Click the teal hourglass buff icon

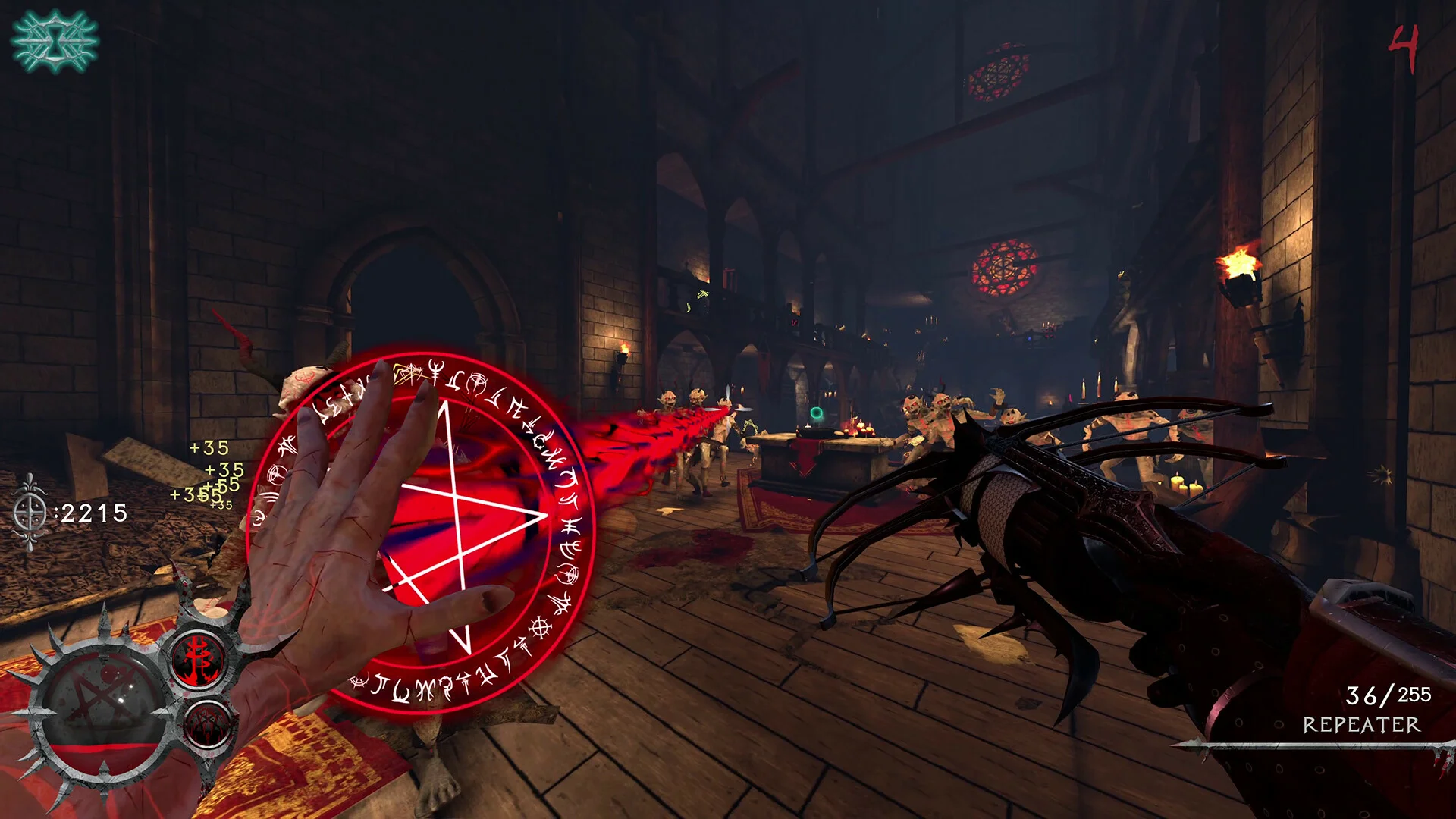click(x=55, y=41)
